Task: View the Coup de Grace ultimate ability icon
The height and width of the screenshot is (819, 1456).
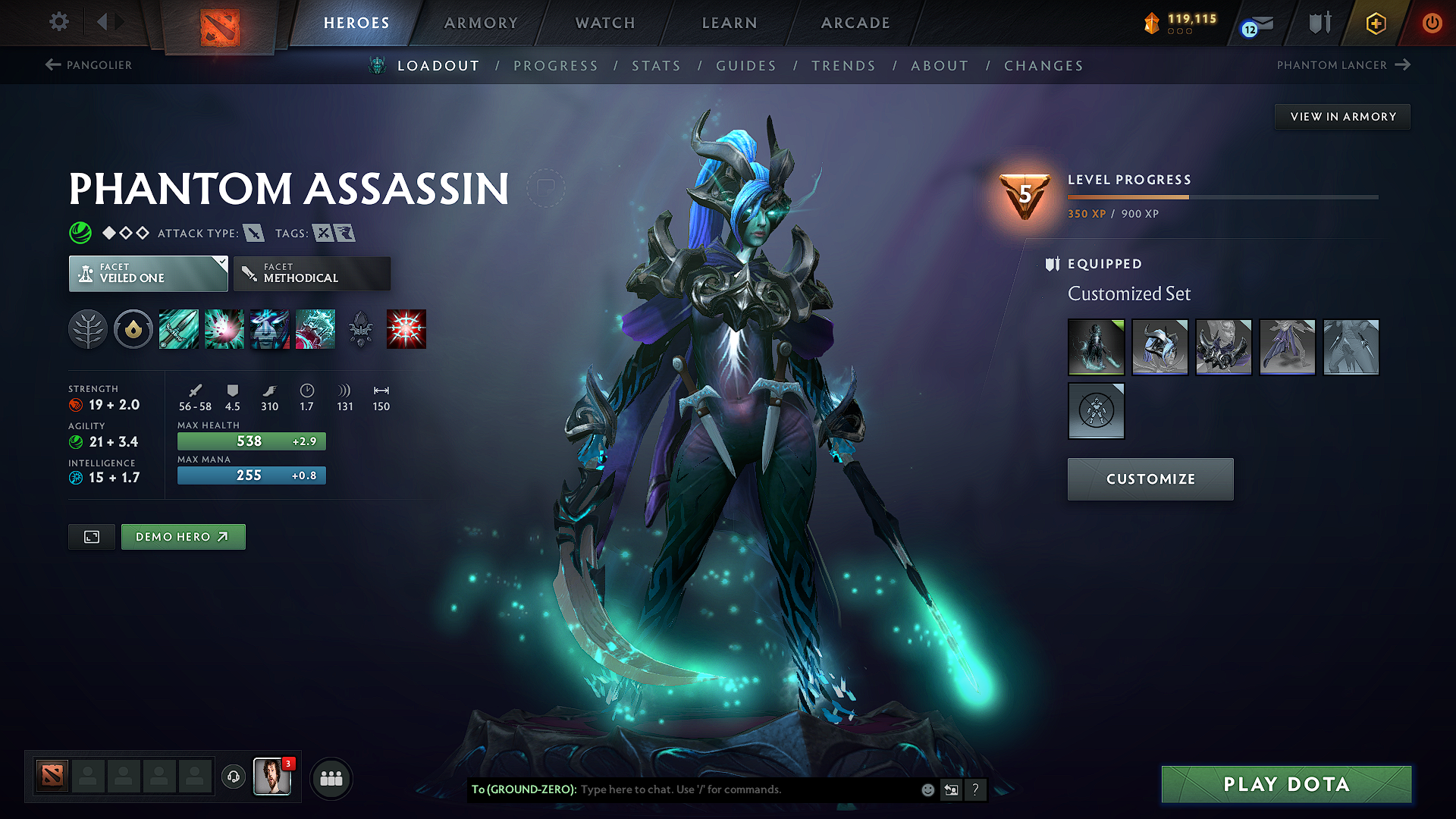Action: click(x=406, y=329)
